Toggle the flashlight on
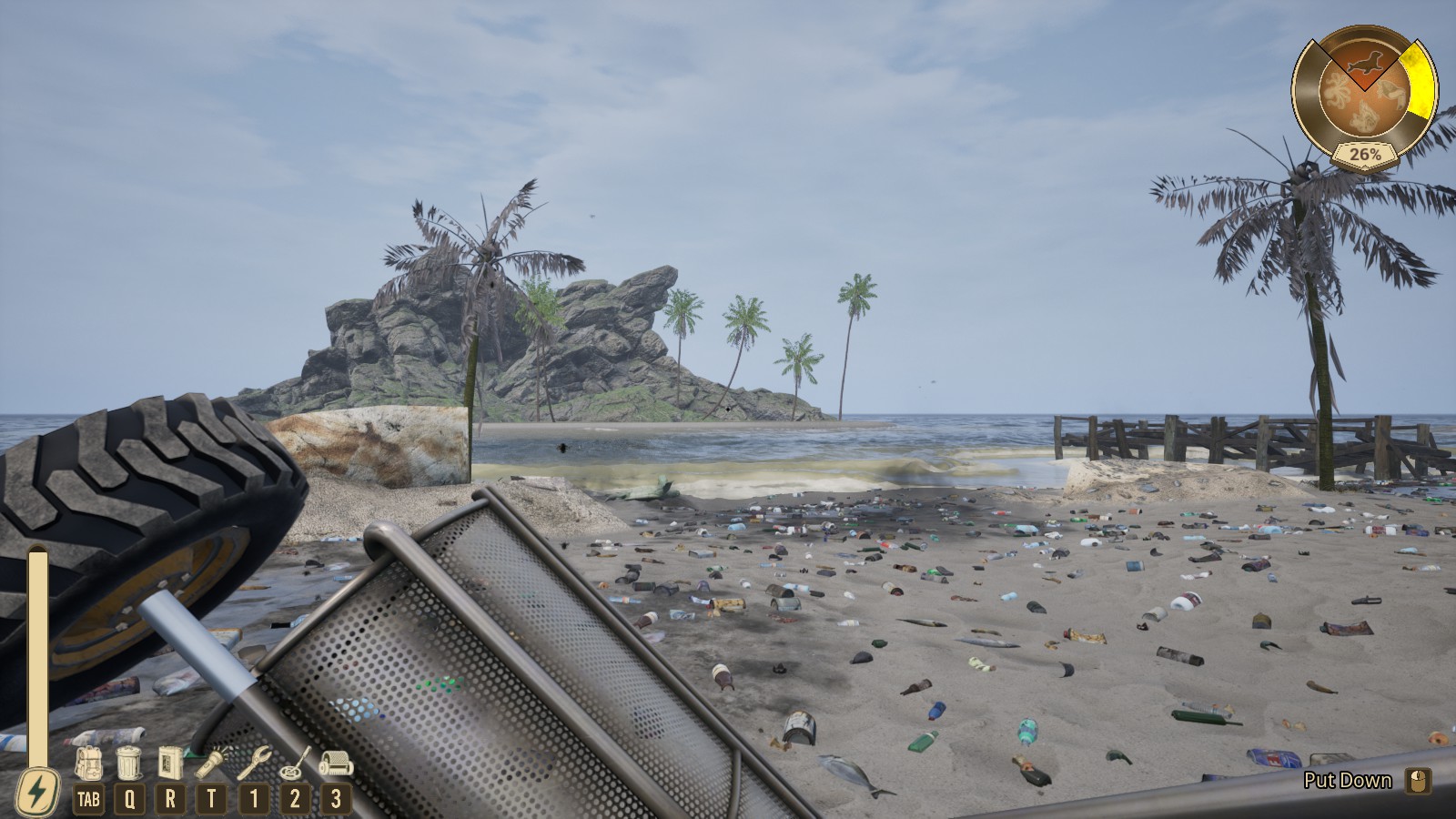The width and height of the screenshot is (1456, 819). click(210, 763)
